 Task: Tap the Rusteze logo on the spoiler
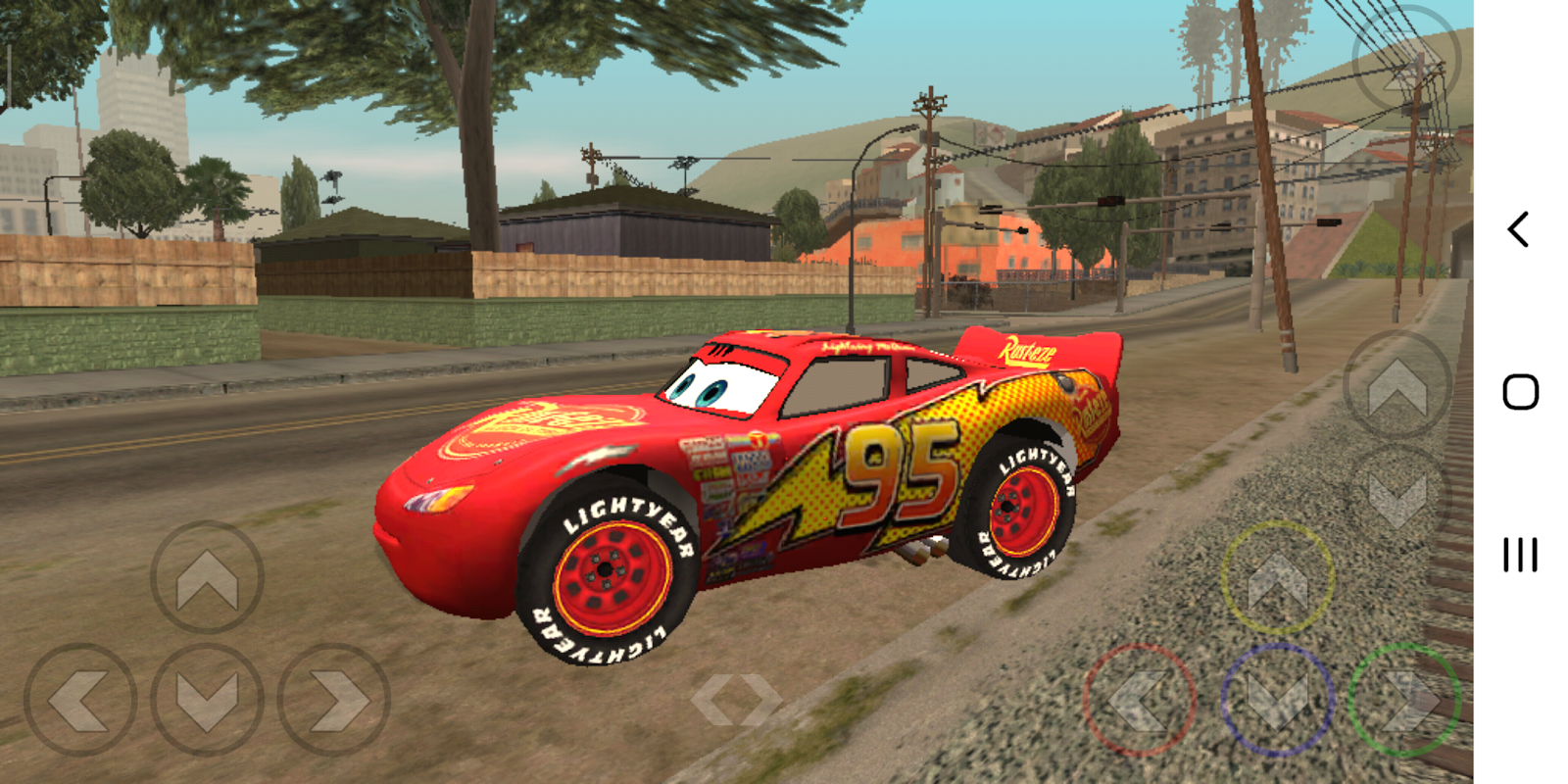coord(1027,349)
